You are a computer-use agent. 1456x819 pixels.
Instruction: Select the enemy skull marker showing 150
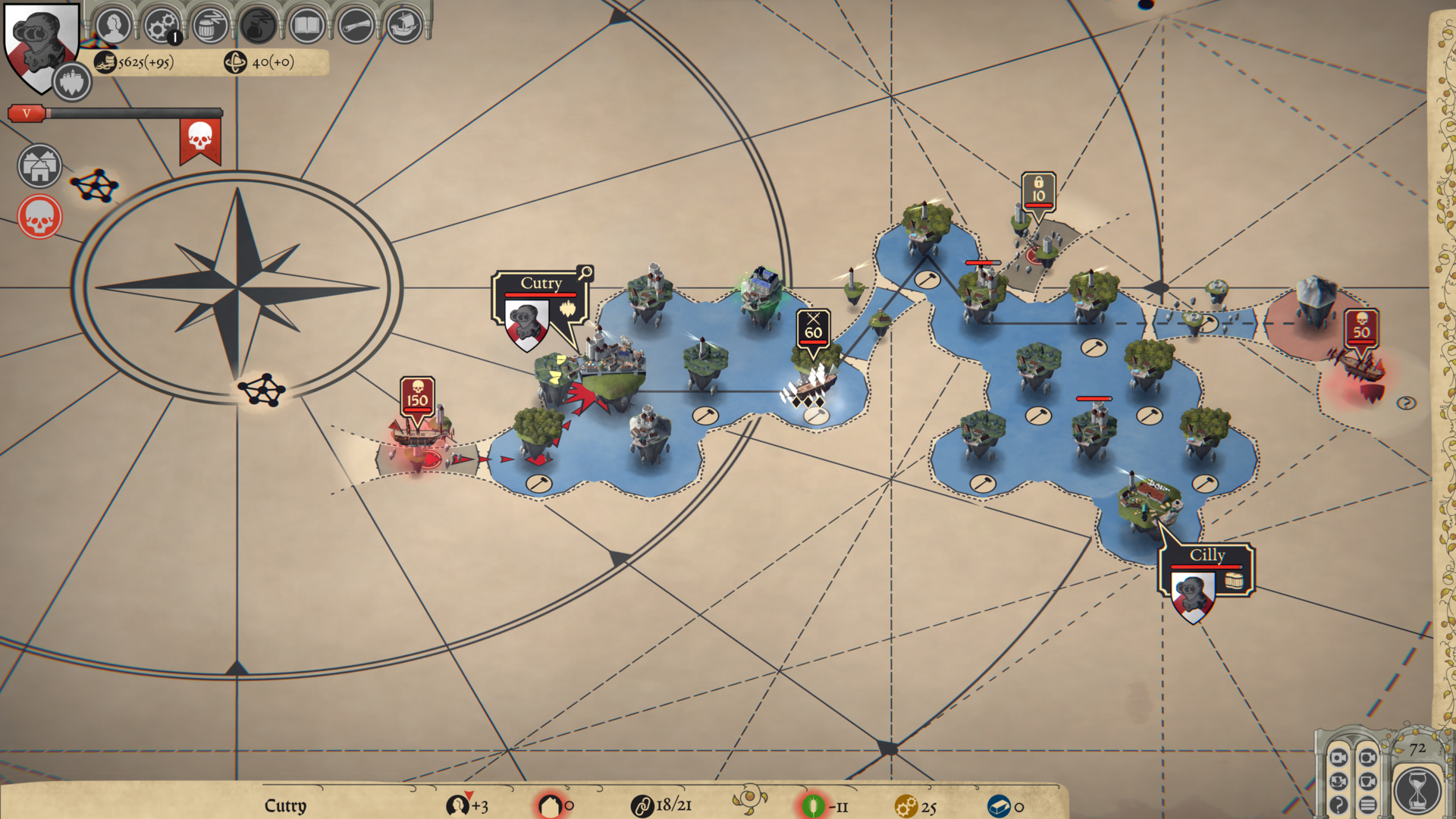point(417,396)
